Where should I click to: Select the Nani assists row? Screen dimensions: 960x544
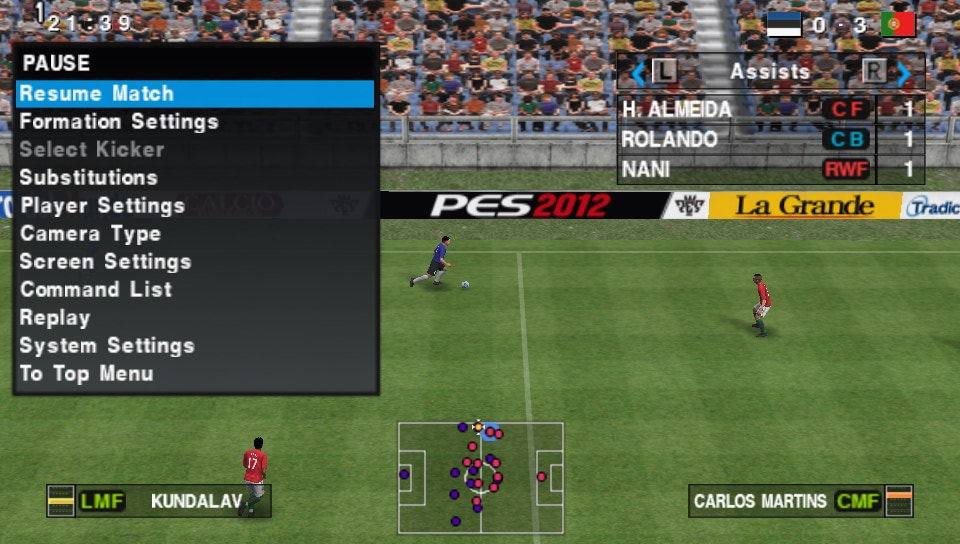[770, 169]
